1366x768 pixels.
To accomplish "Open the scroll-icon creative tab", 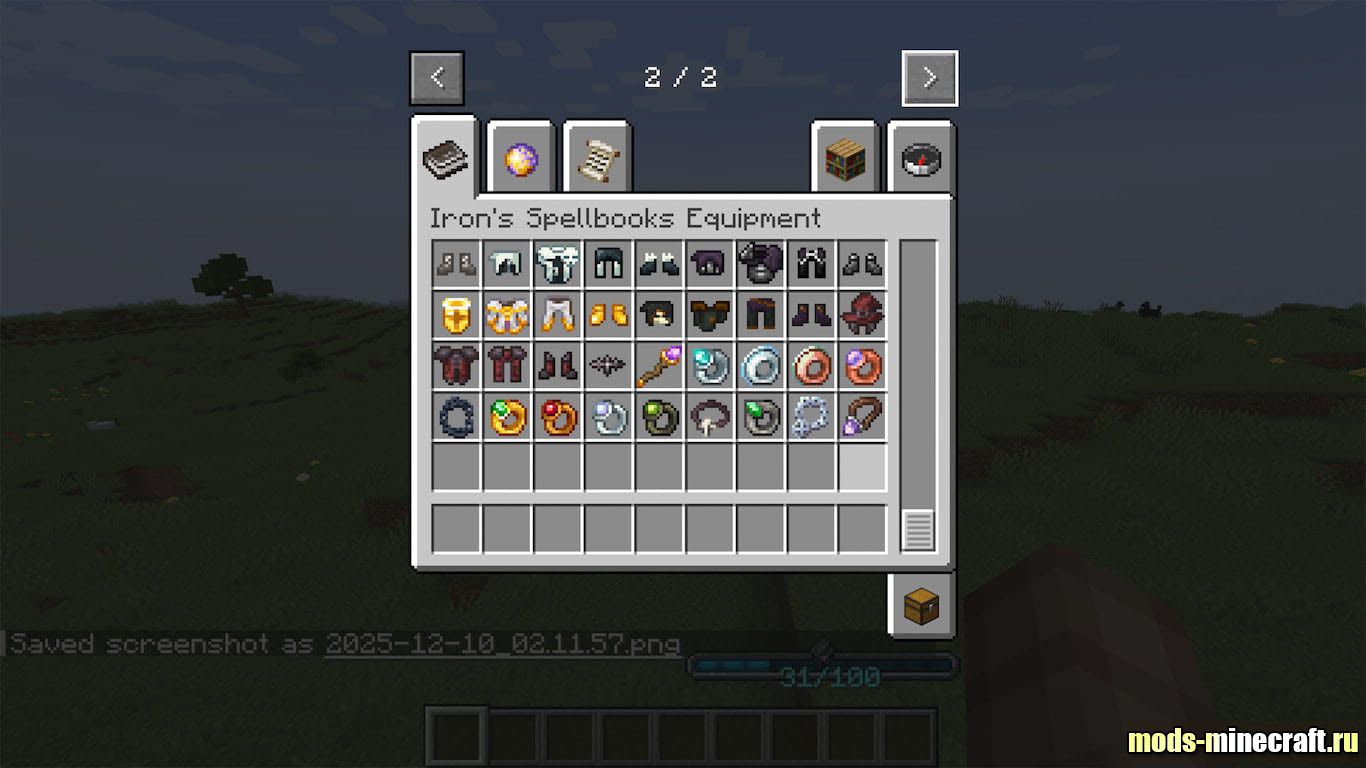I will [x=597, y=158].
